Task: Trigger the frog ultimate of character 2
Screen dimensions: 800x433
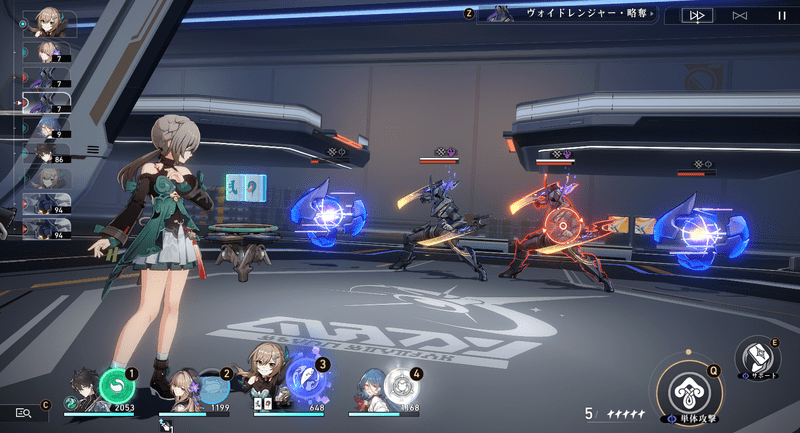Action: pos(211,386)
